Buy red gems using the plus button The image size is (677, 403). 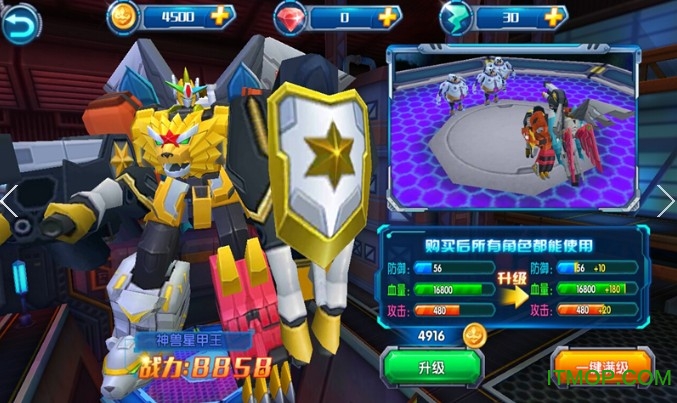385,17
